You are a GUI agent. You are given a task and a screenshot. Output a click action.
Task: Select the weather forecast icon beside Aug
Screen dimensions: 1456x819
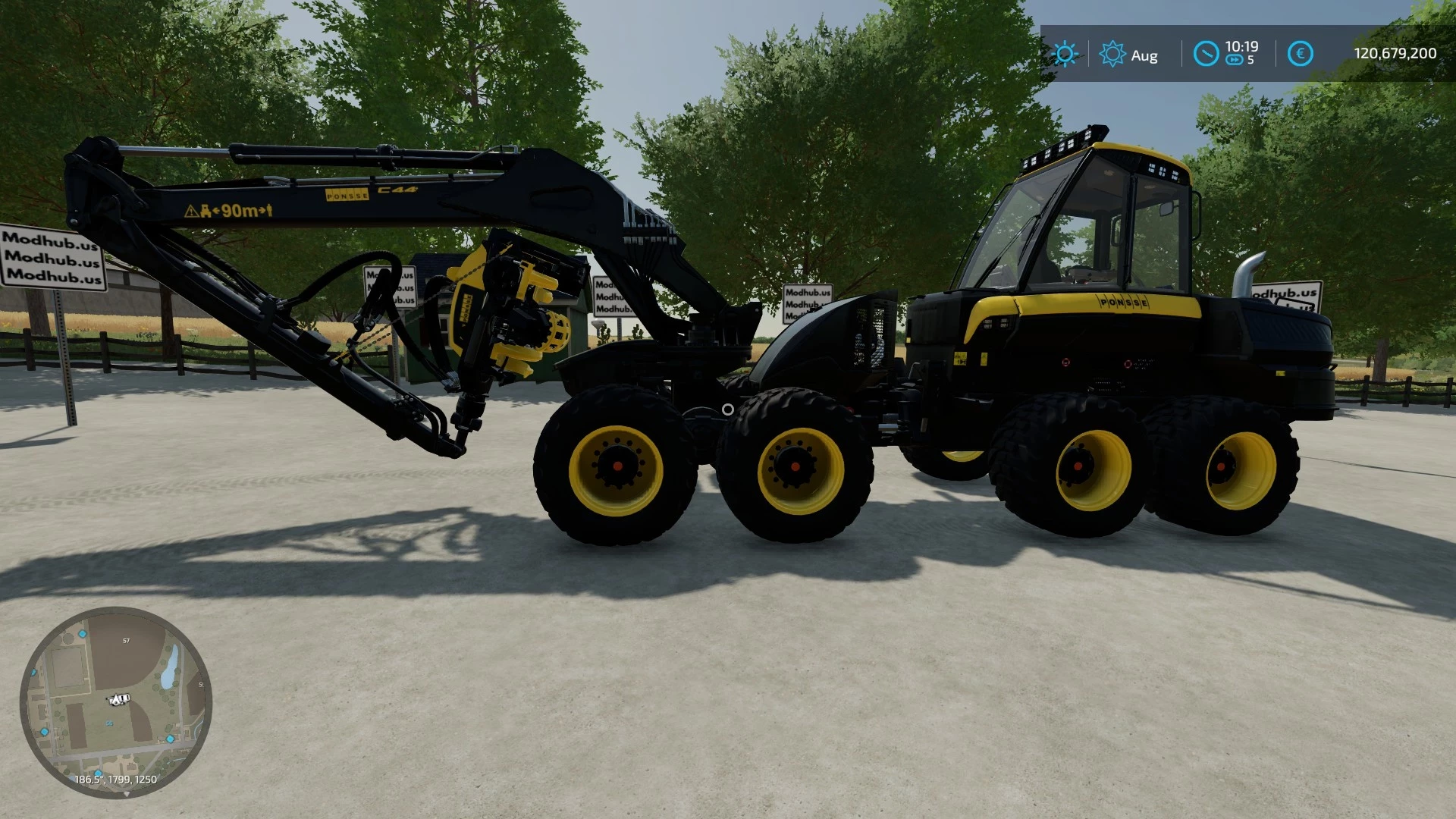(x=1112, y=54)
